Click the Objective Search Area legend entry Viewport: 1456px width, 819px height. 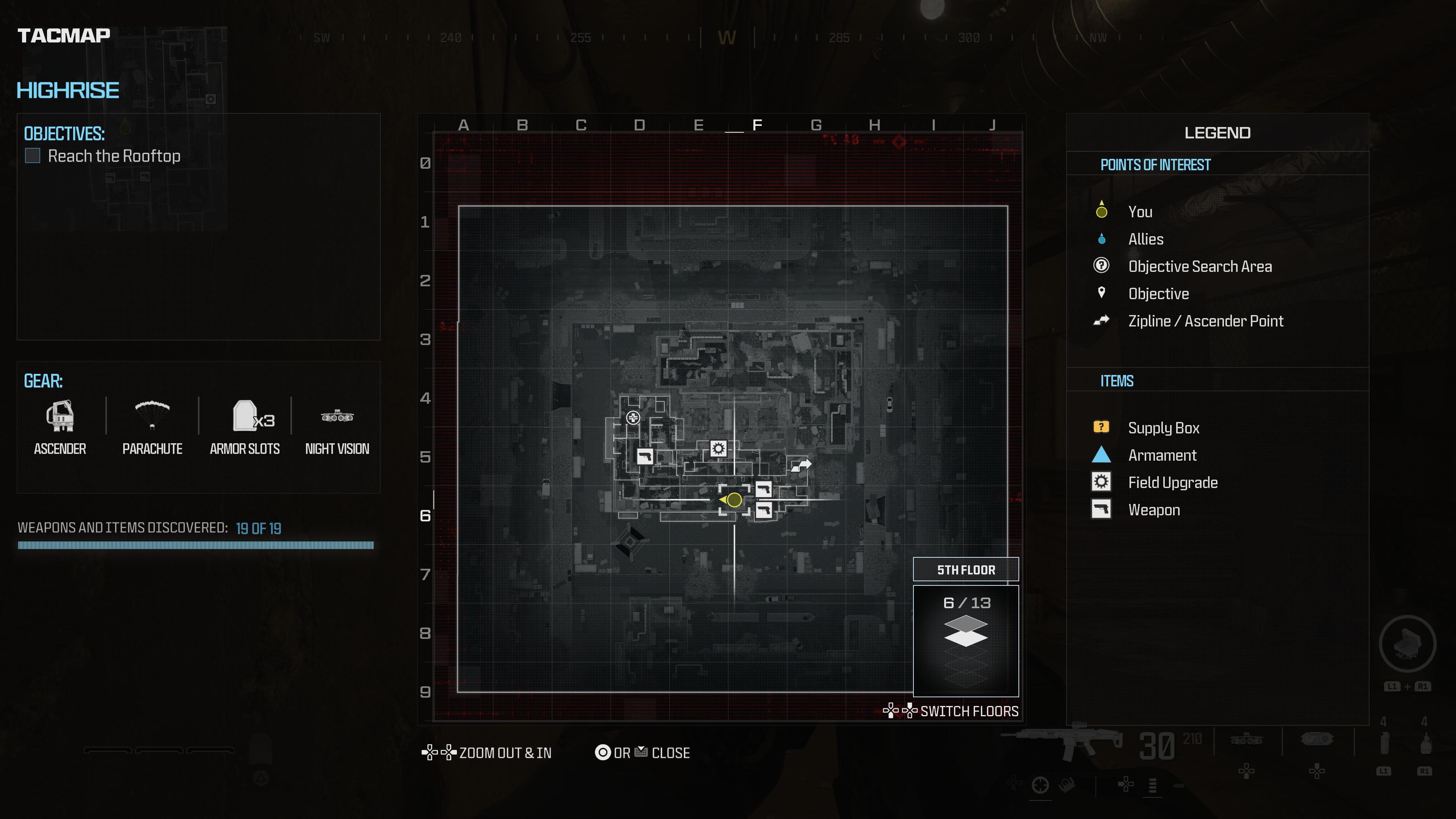1199,266
